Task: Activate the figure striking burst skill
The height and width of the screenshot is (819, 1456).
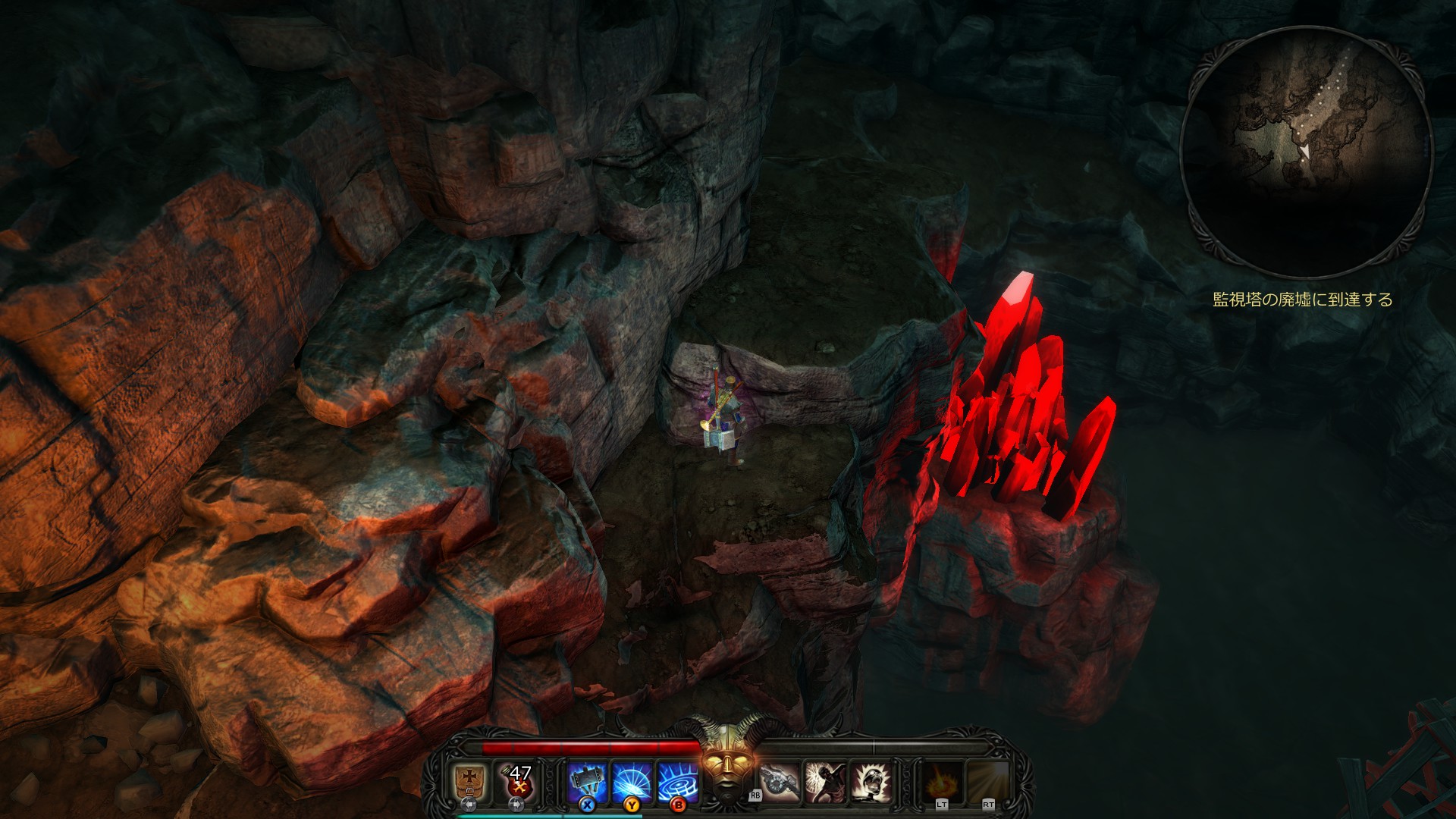Action: click(x=826, y=782)
